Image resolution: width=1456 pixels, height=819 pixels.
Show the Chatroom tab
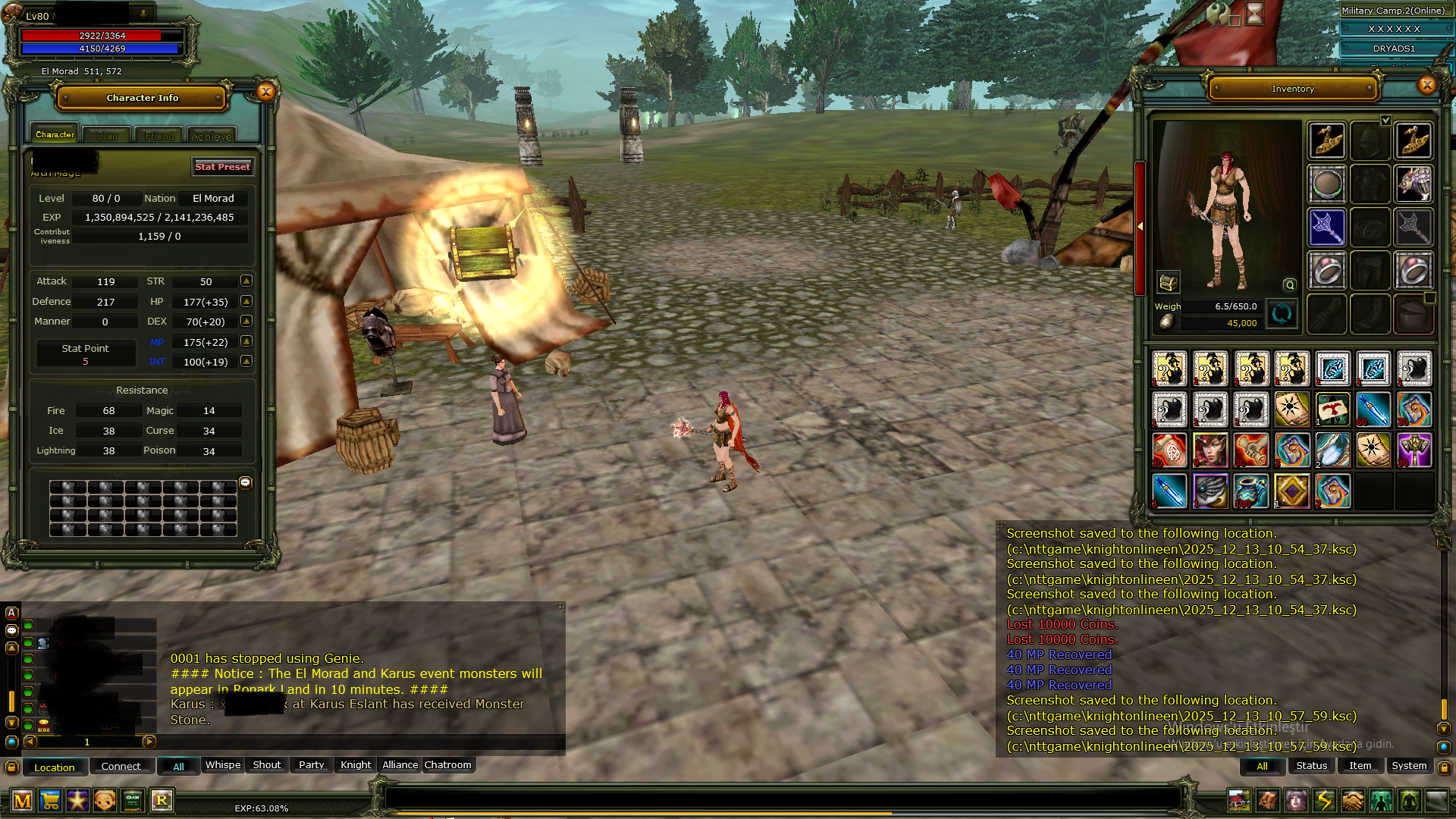tap(447, 765)
